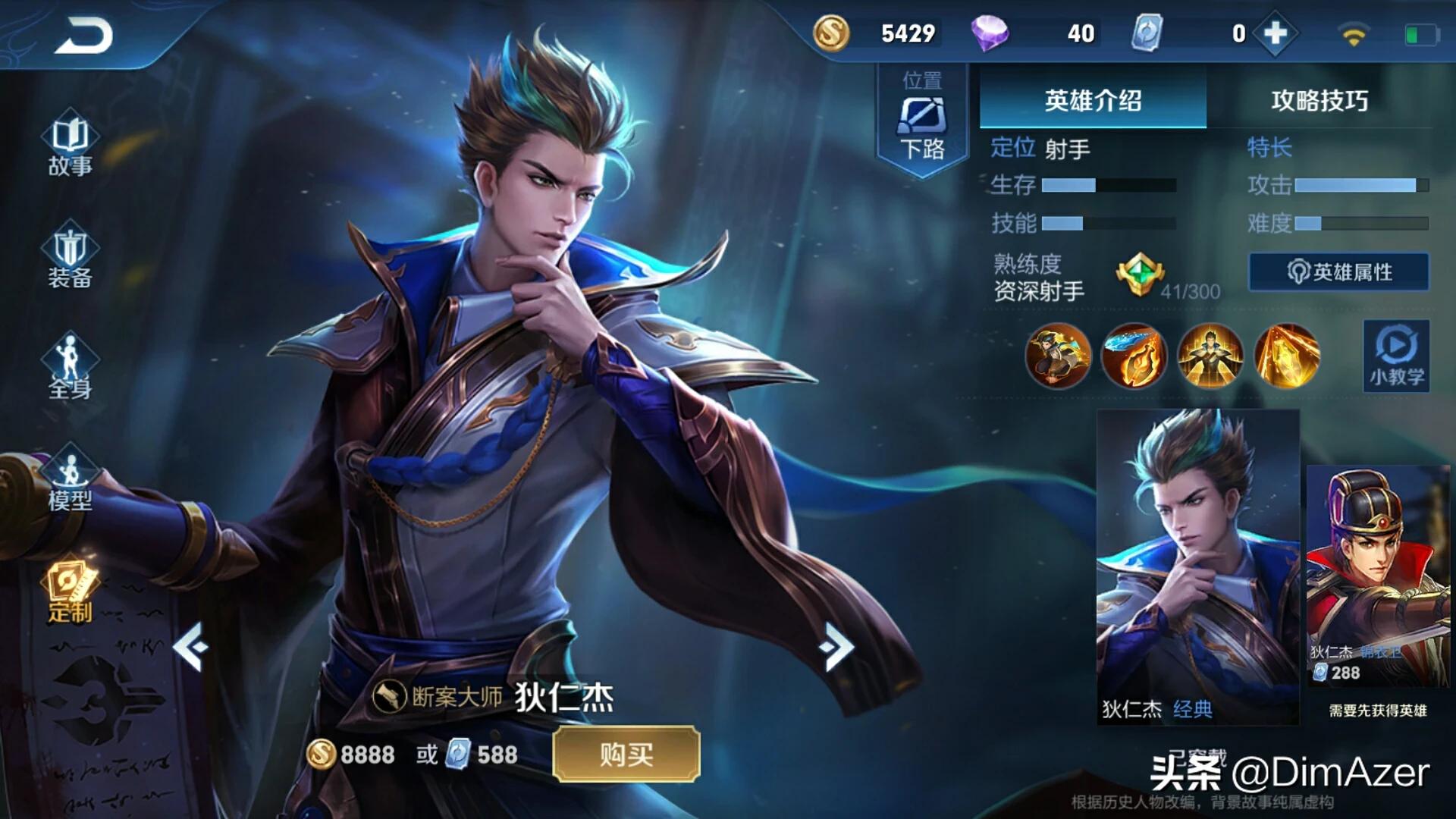The height and width of the screenshot is (819, 1456).
Task: Open the 英雄属性 hero attributes
Action: [x=1339, y=271]
